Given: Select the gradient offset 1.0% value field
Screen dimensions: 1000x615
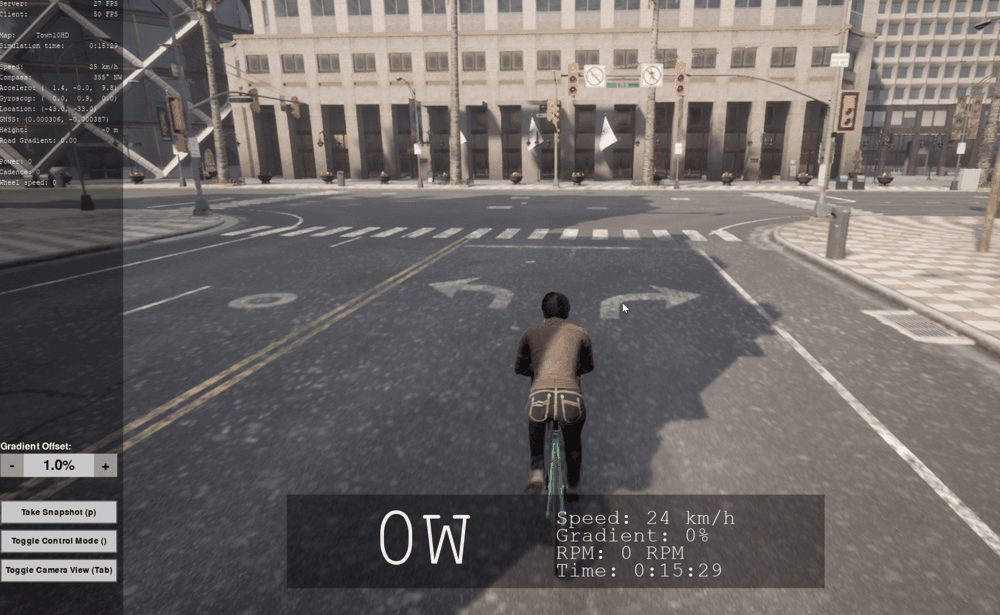Looking at the screenshot, I should pyautogui.click(x=58, y=465).
